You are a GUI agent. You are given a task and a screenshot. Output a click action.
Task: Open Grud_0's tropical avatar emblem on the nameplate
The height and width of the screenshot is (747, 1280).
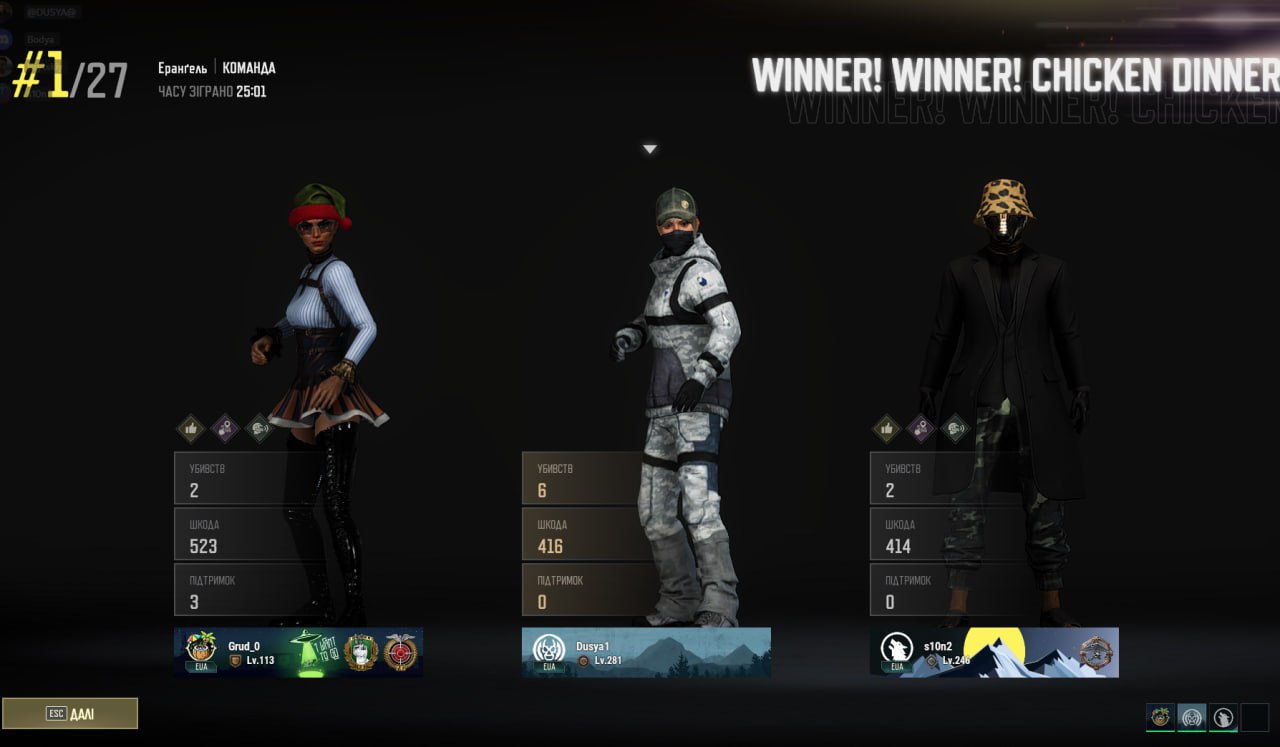point(199,648)
